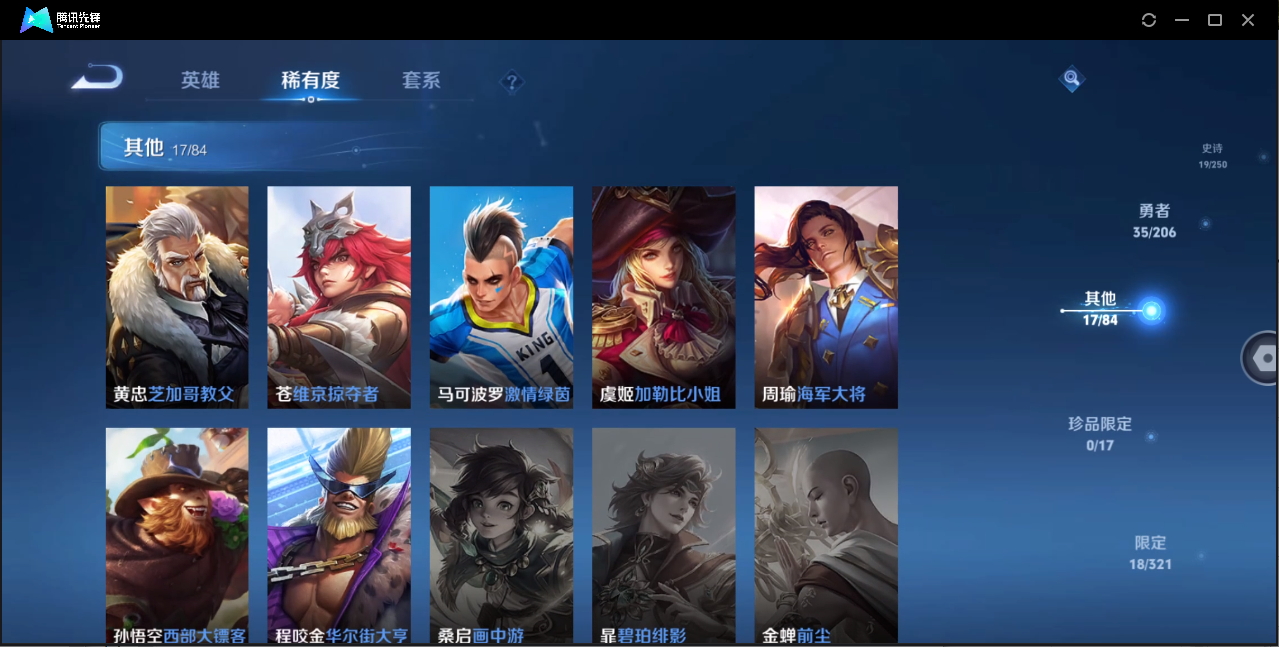Image resolution: width=1279 pixels, height=647 pixels.
Task: Switch to the 英雄 tab
Action: coord(200,81)
